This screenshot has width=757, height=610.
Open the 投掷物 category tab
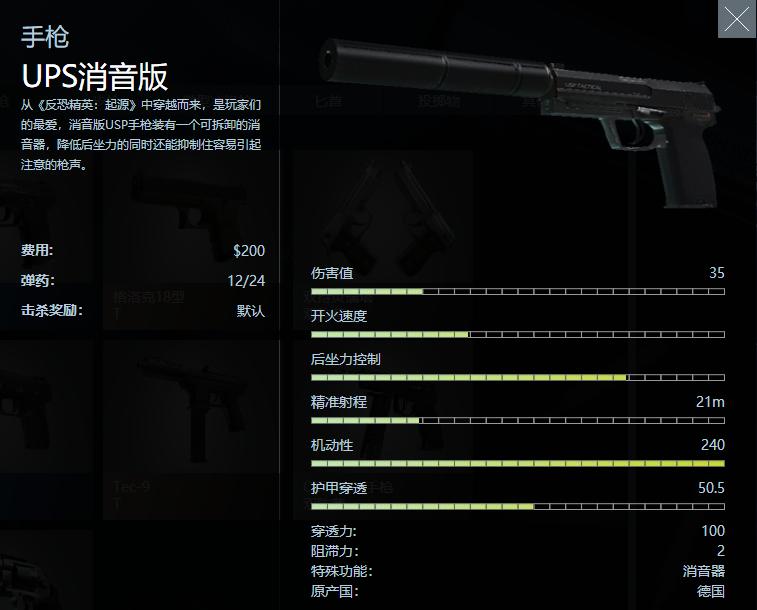click(439, 101)
